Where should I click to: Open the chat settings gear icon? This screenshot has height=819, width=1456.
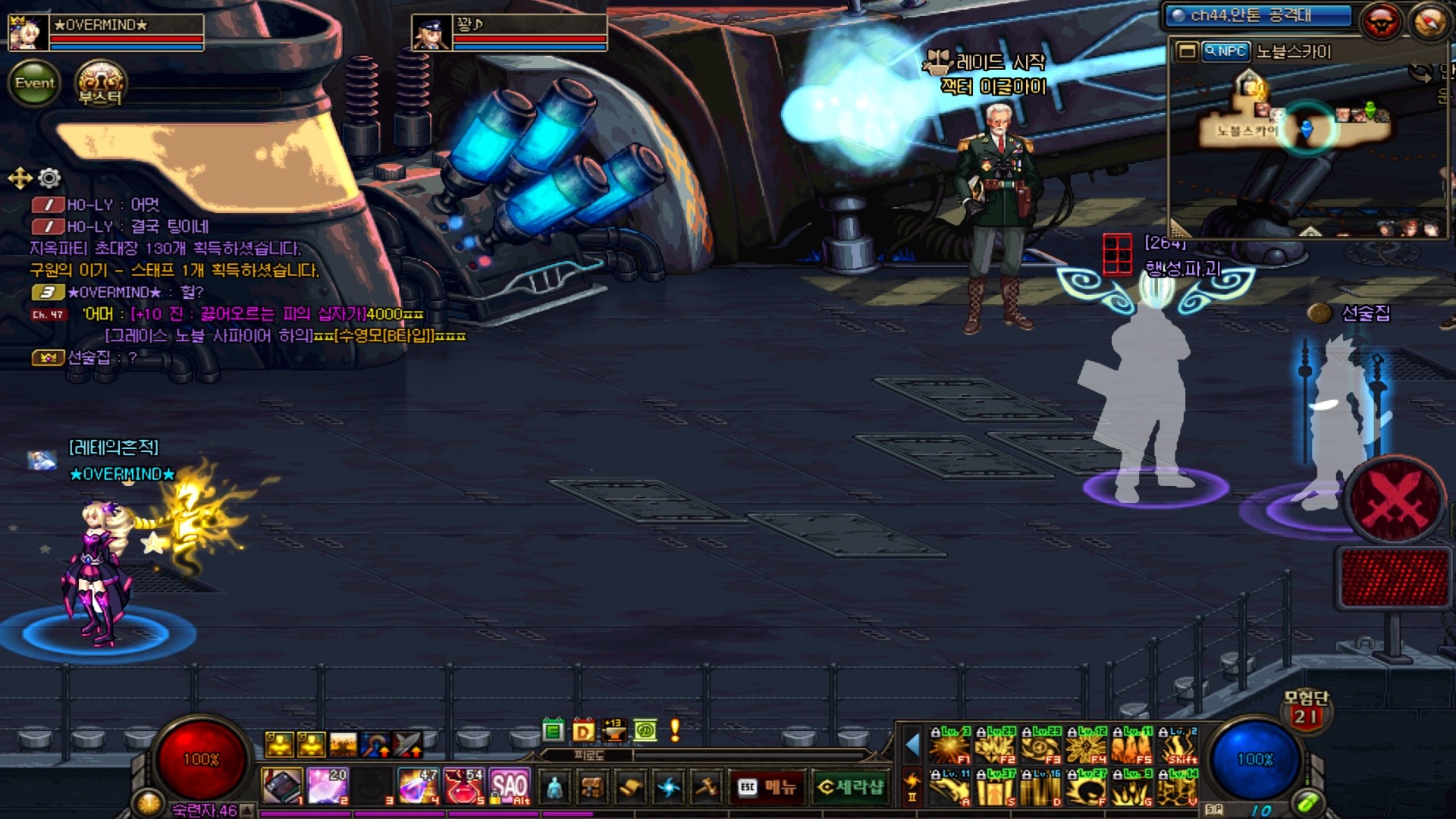click(x=49, y=178)
